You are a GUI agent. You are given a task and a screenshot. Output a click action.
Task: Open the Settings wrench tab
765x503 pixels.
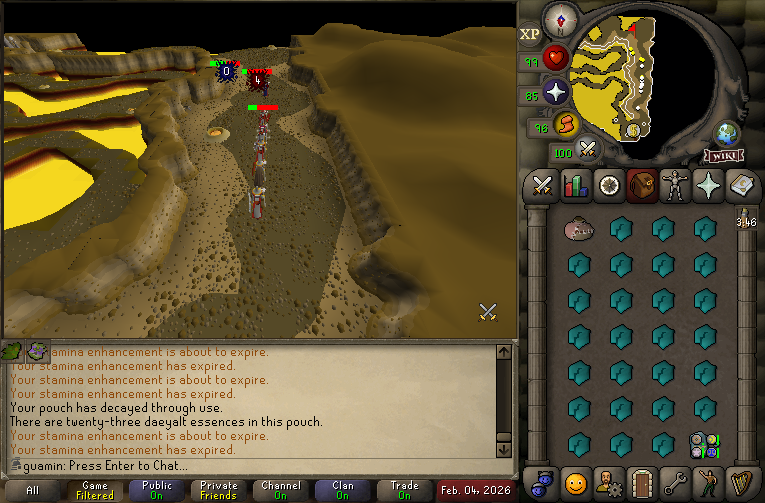[674, 481]
